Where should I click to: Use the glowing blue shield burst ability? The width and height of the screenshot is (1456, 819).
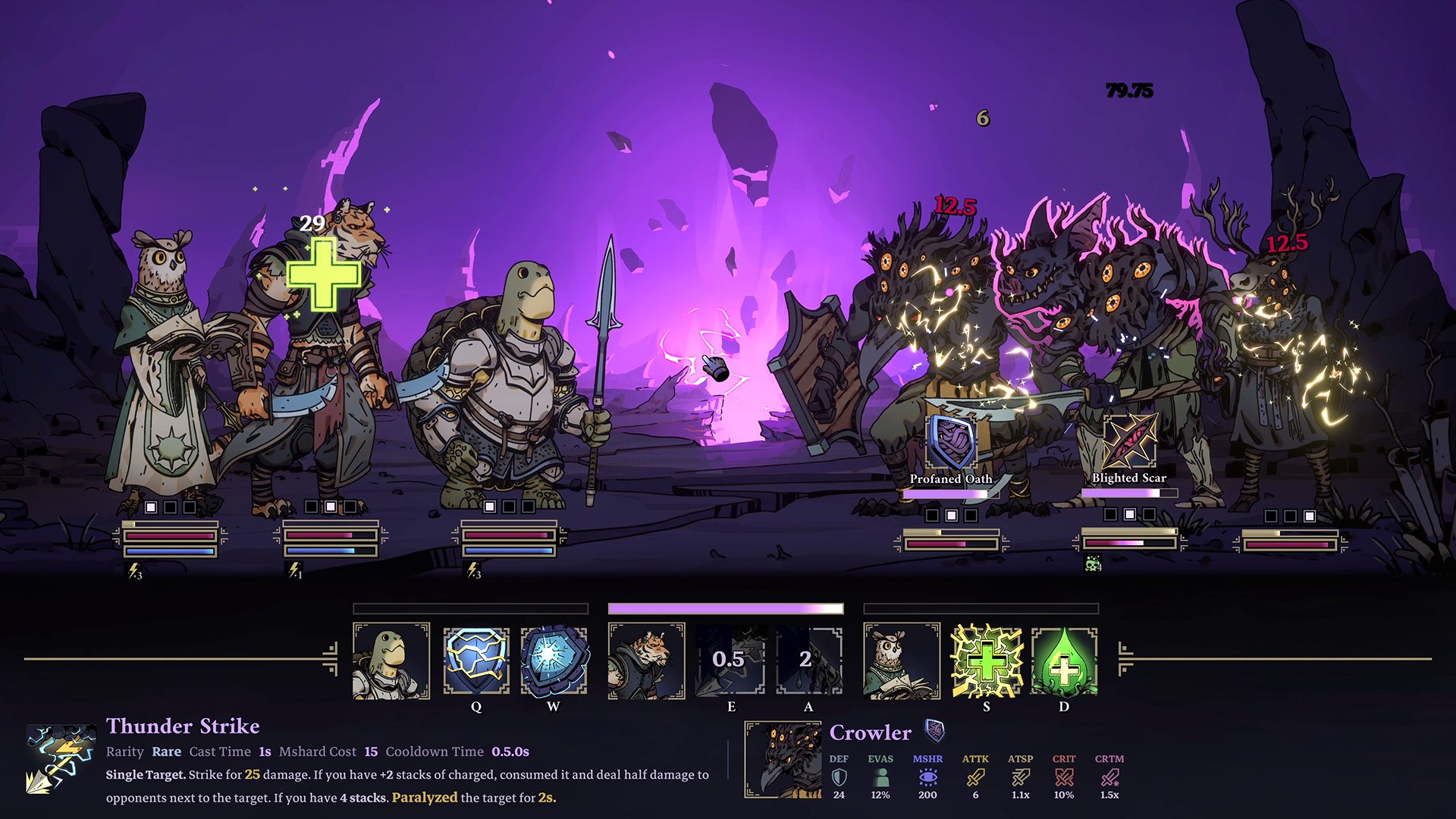point(554,661)
